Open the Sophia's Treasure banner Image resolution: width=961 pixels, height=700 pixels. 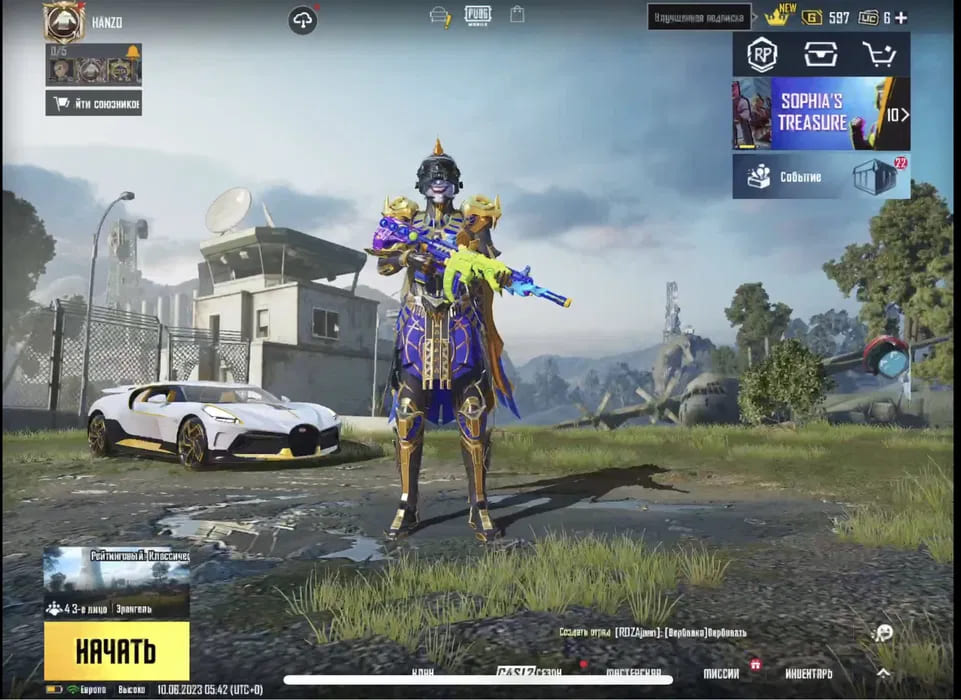(820, 114)
